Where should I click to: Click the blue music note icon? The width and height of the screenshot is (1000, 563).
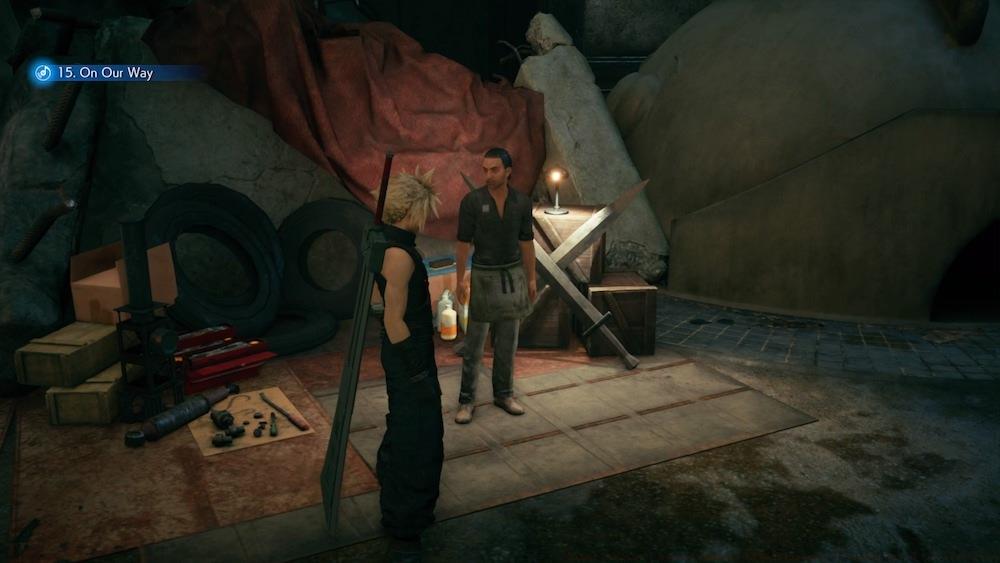tap(42, 72)
